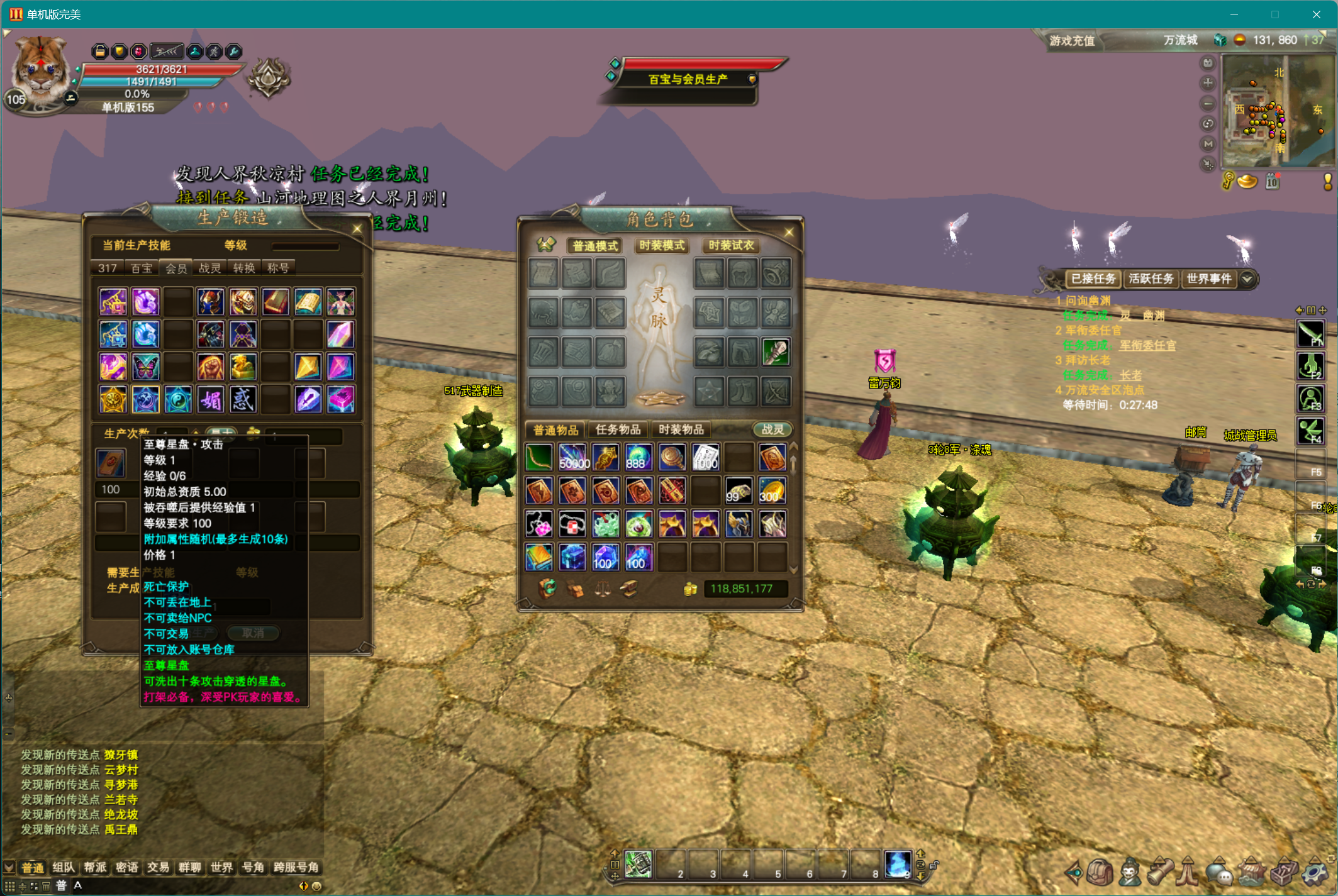The image size is (1338, 896).
Task: Choose 时装模式 in the character bag
Action: pyautogui.click(x=662, y=245)
